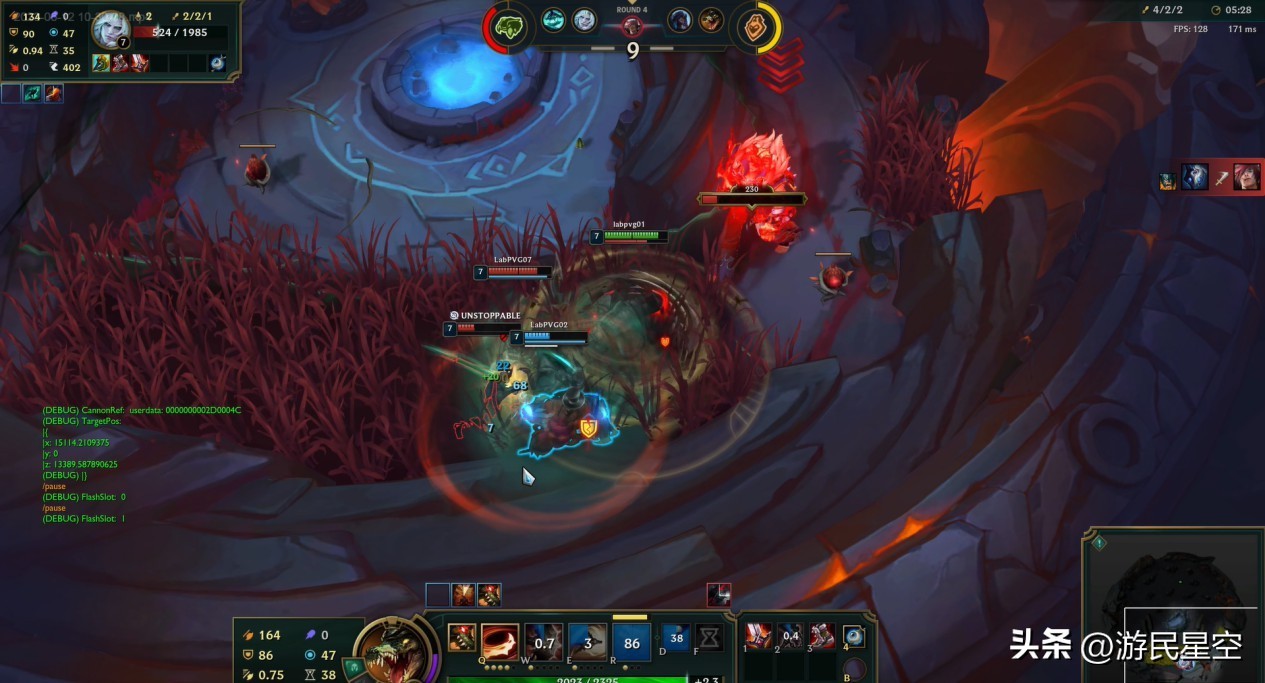This screenshot has height=683, width=1265.
Task: Activate the Q ability with the red slash icon
Action: pos(500,642)
